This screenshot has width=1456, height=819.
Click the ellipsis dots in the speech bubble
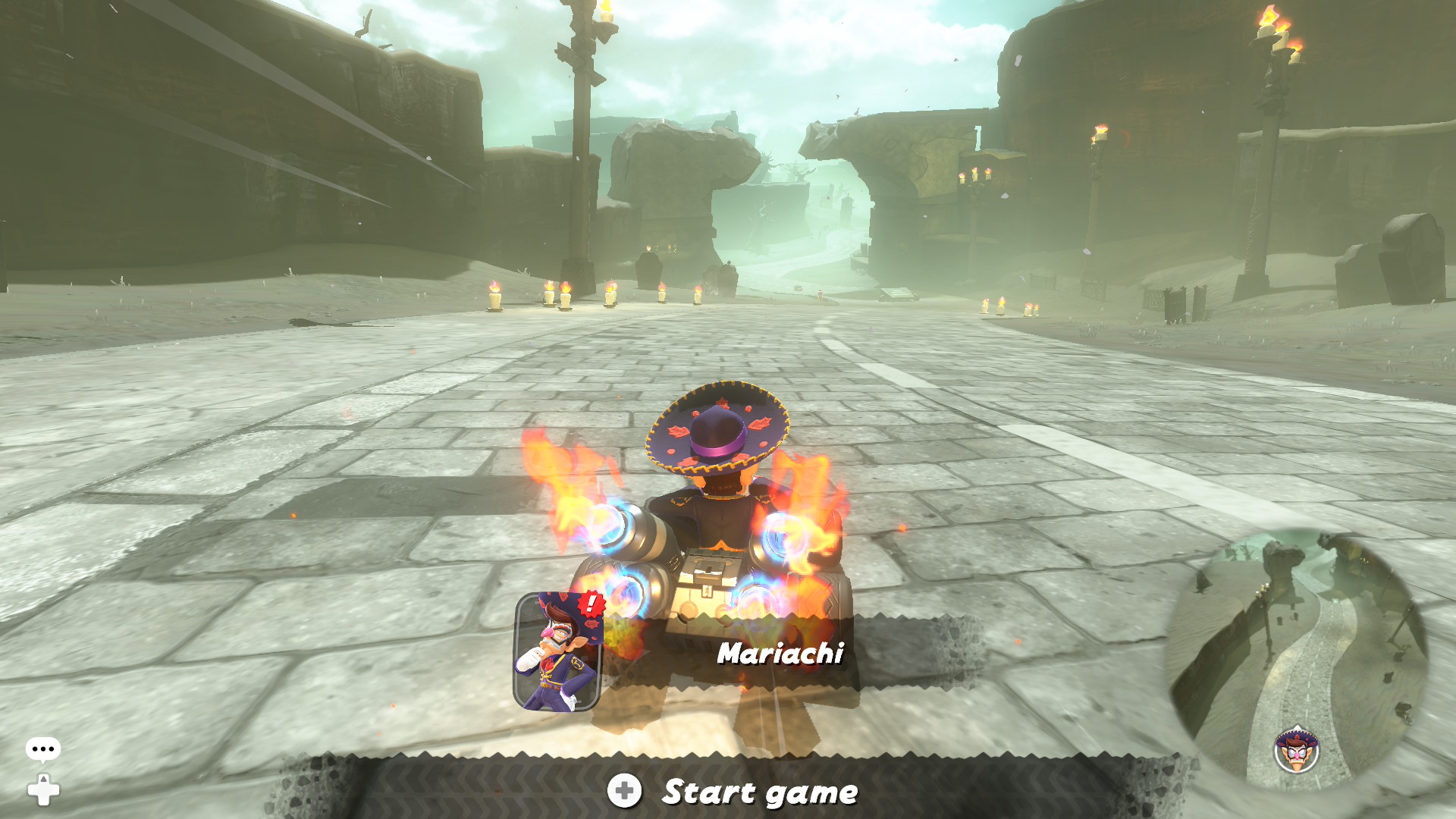coord(42,747)
